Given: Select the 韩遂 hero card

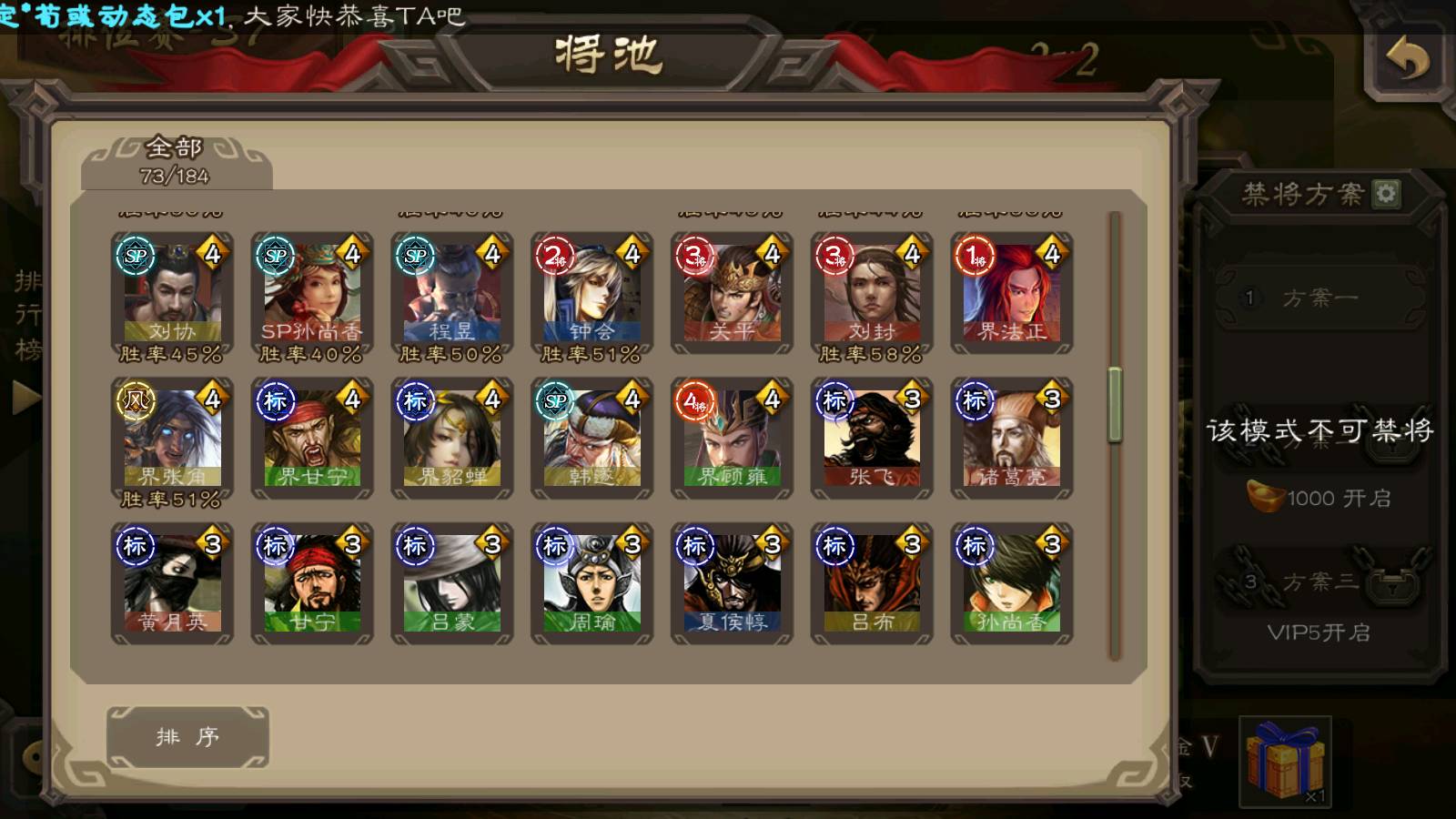Looking at the screenshot, I should click(x=592, y=439).
